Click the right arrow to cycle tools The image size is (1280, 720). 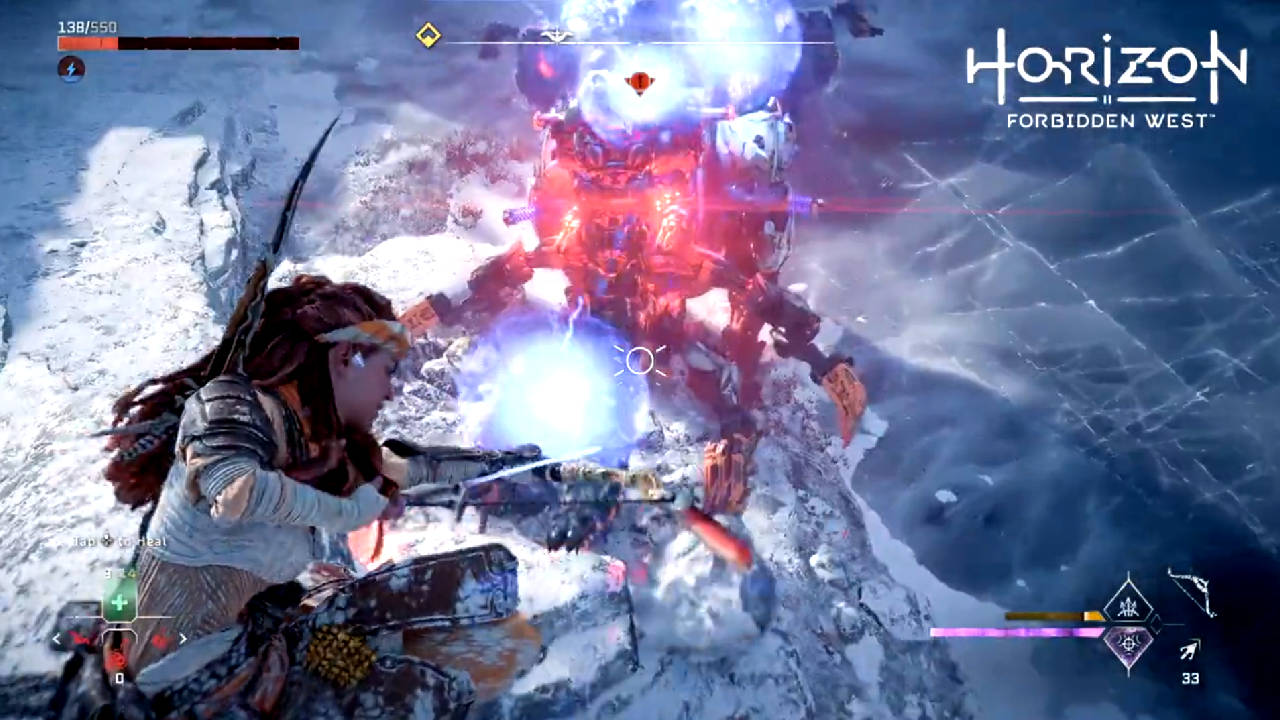183,638
